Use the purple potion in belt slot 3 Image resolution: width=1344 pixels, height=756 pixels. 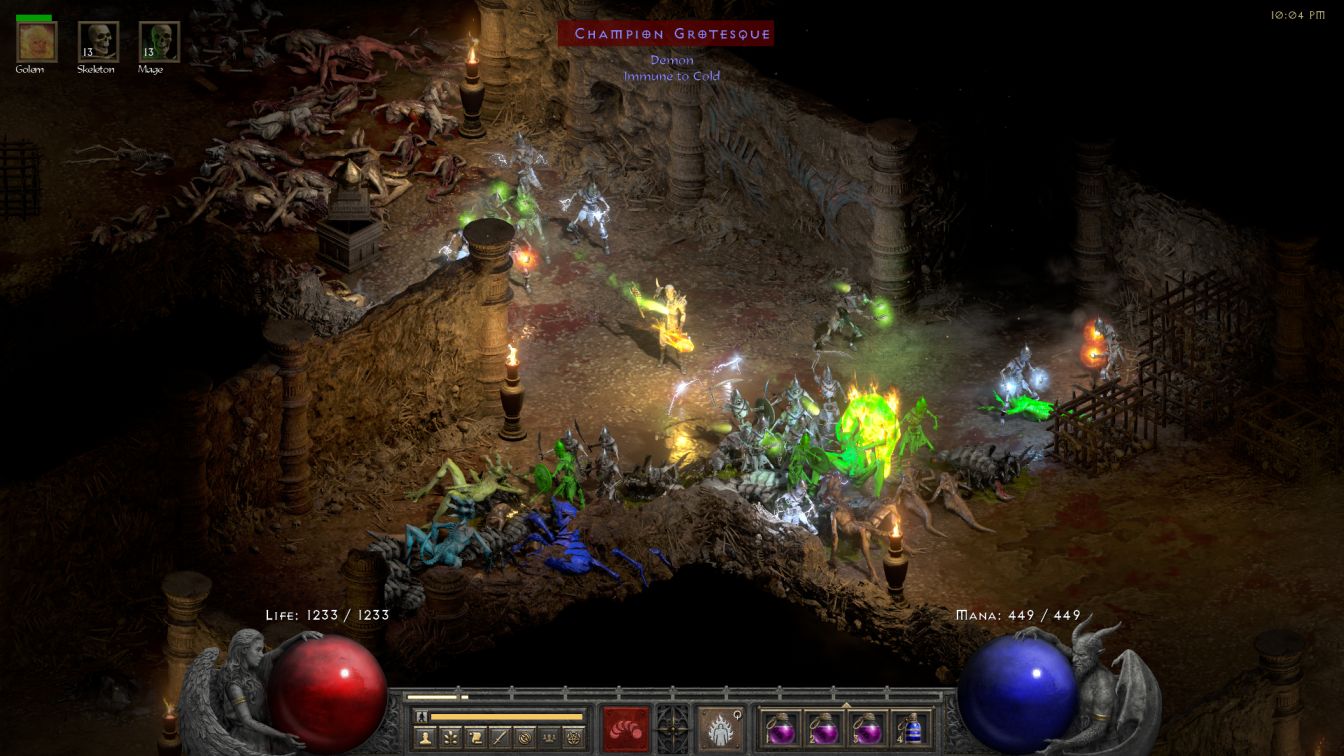point(866,727)
